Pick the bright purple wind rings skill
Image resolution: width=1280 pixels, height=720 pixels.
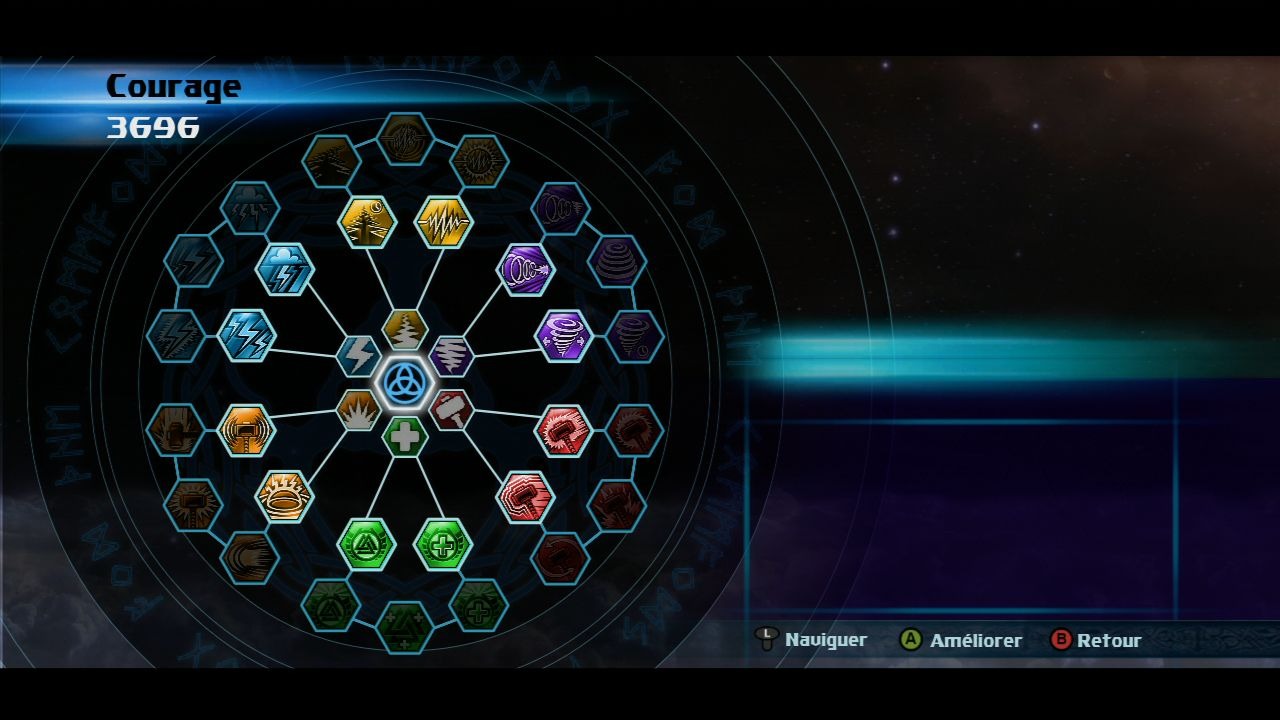[525, 270]
